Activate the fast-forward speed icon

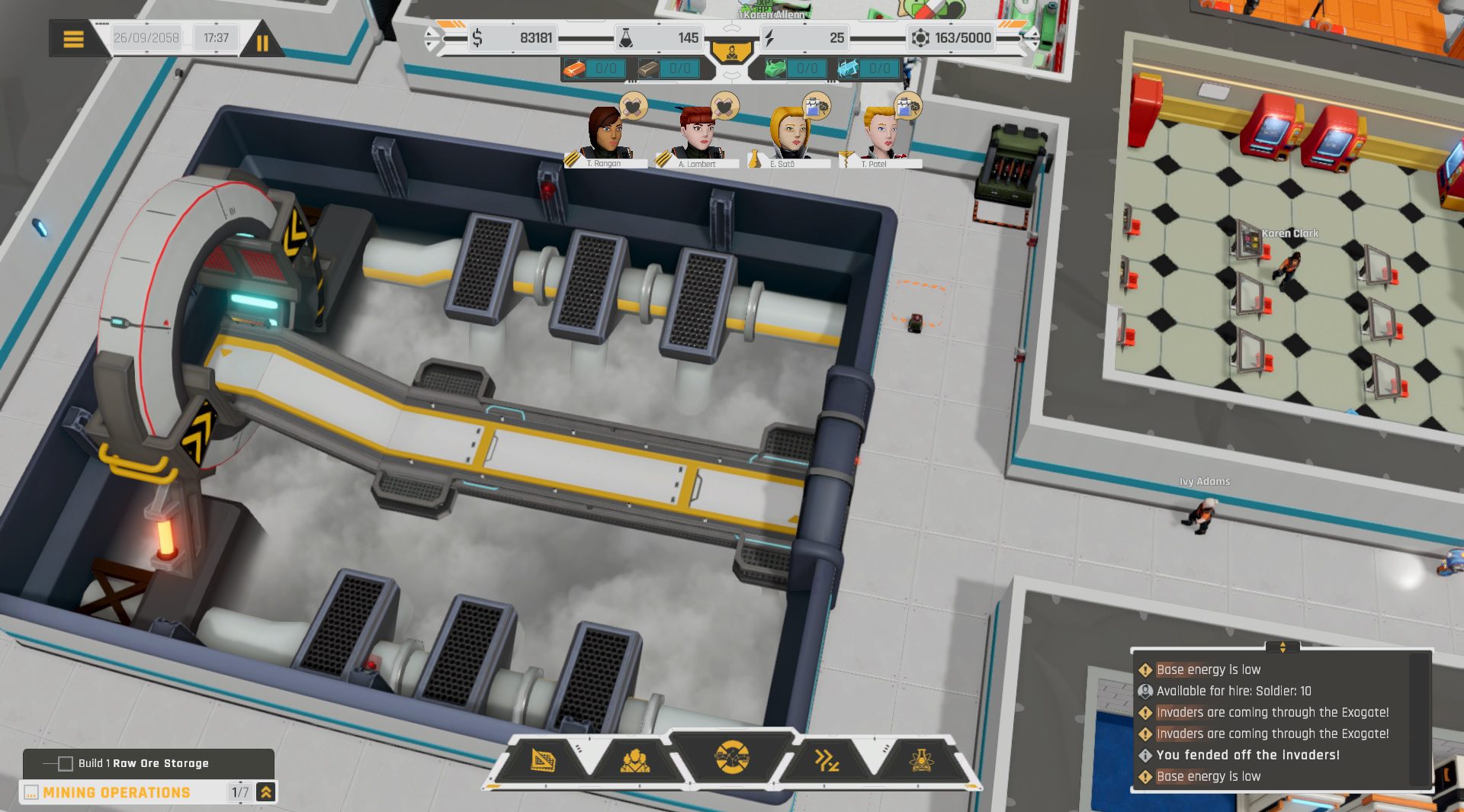tap(828, 759)
